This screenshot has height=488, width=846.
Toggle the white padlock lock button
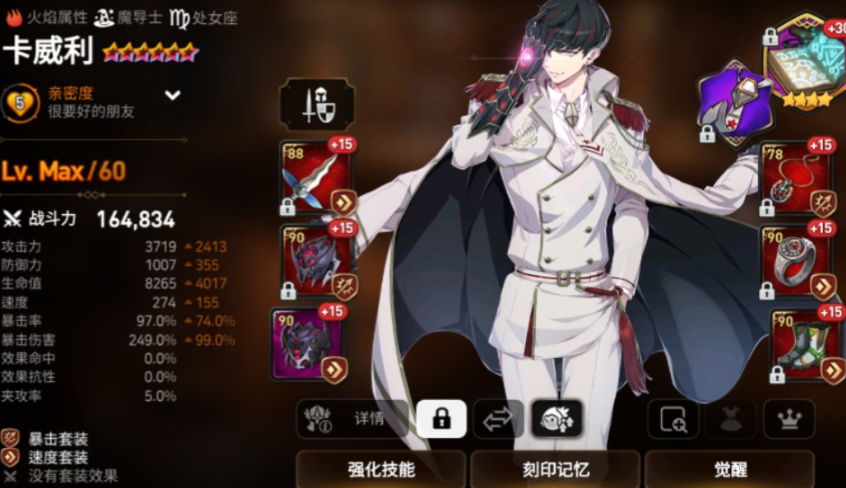coord(440,420)
